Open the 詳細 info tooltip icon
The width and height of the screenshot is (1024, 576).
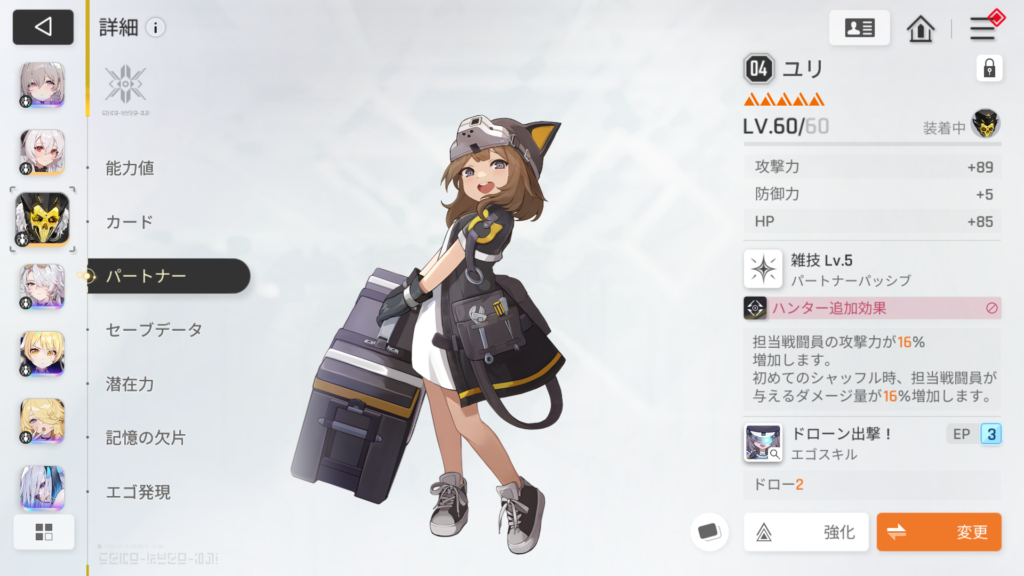coord(155,28)
